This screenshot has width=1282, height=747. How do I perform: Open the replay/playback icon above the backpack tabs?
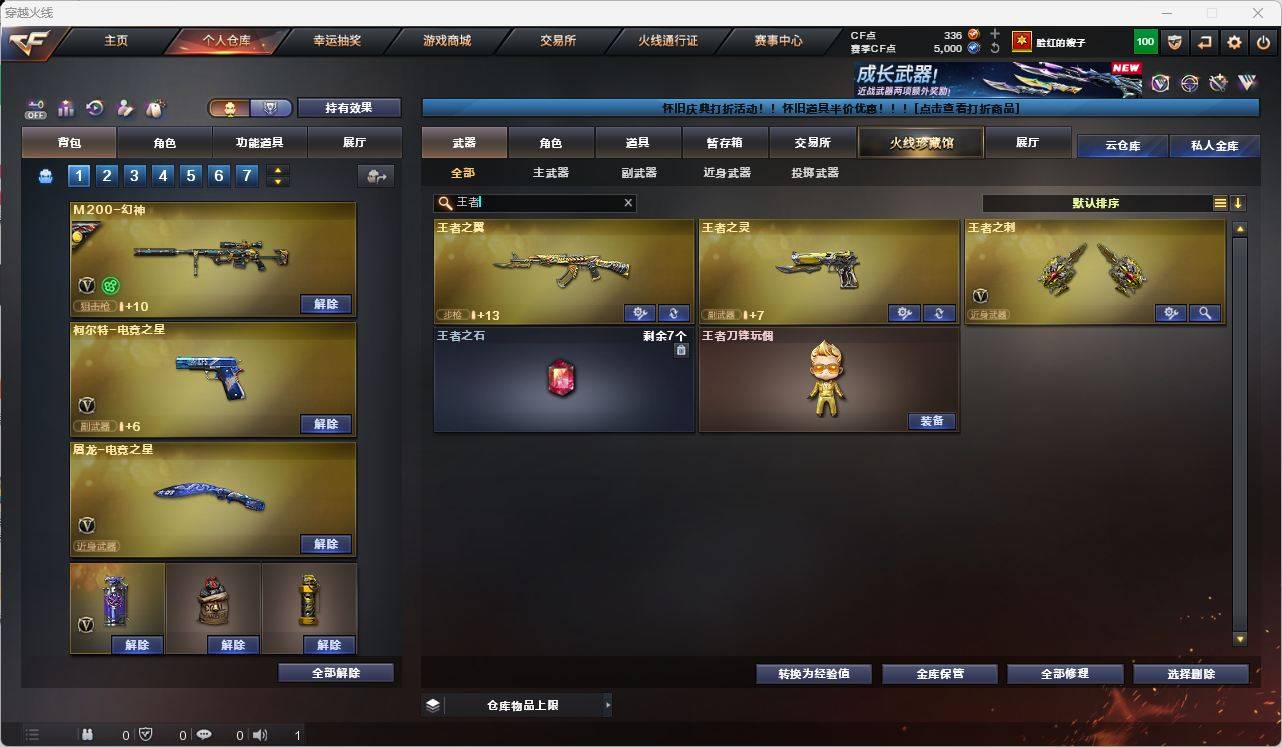(x=93, y=107)
